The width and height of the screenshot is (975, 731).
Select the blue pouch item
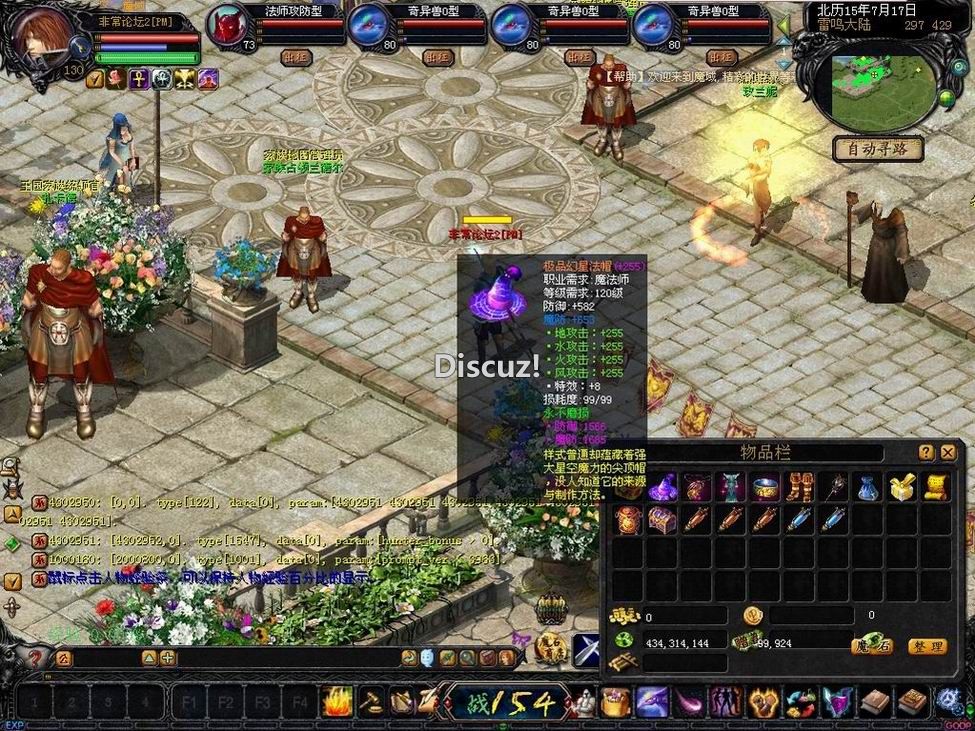pos(869,488)
